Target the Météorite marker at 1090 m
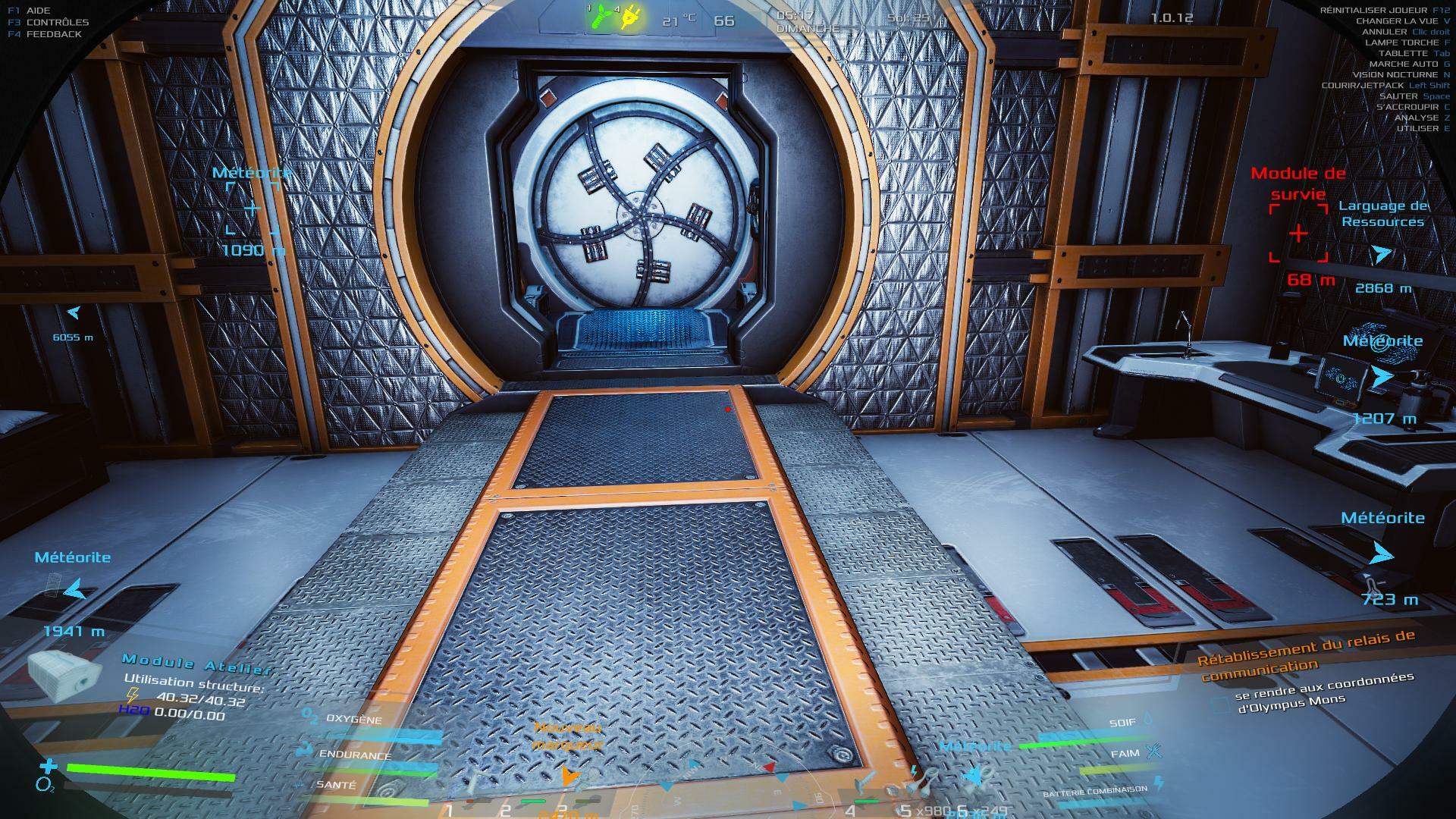The width and height of the screenshot is (1456, 819). pos(252,208)
